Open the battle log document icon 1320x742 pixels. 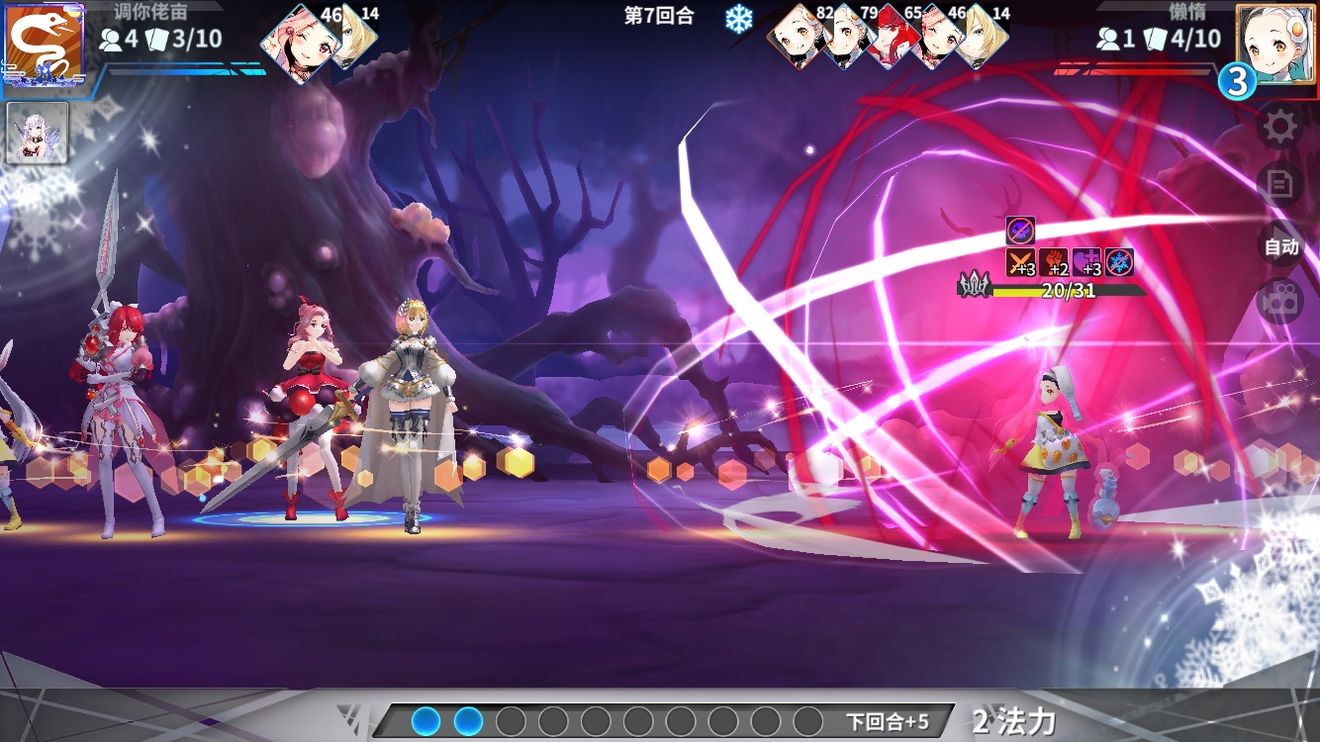1280,185
